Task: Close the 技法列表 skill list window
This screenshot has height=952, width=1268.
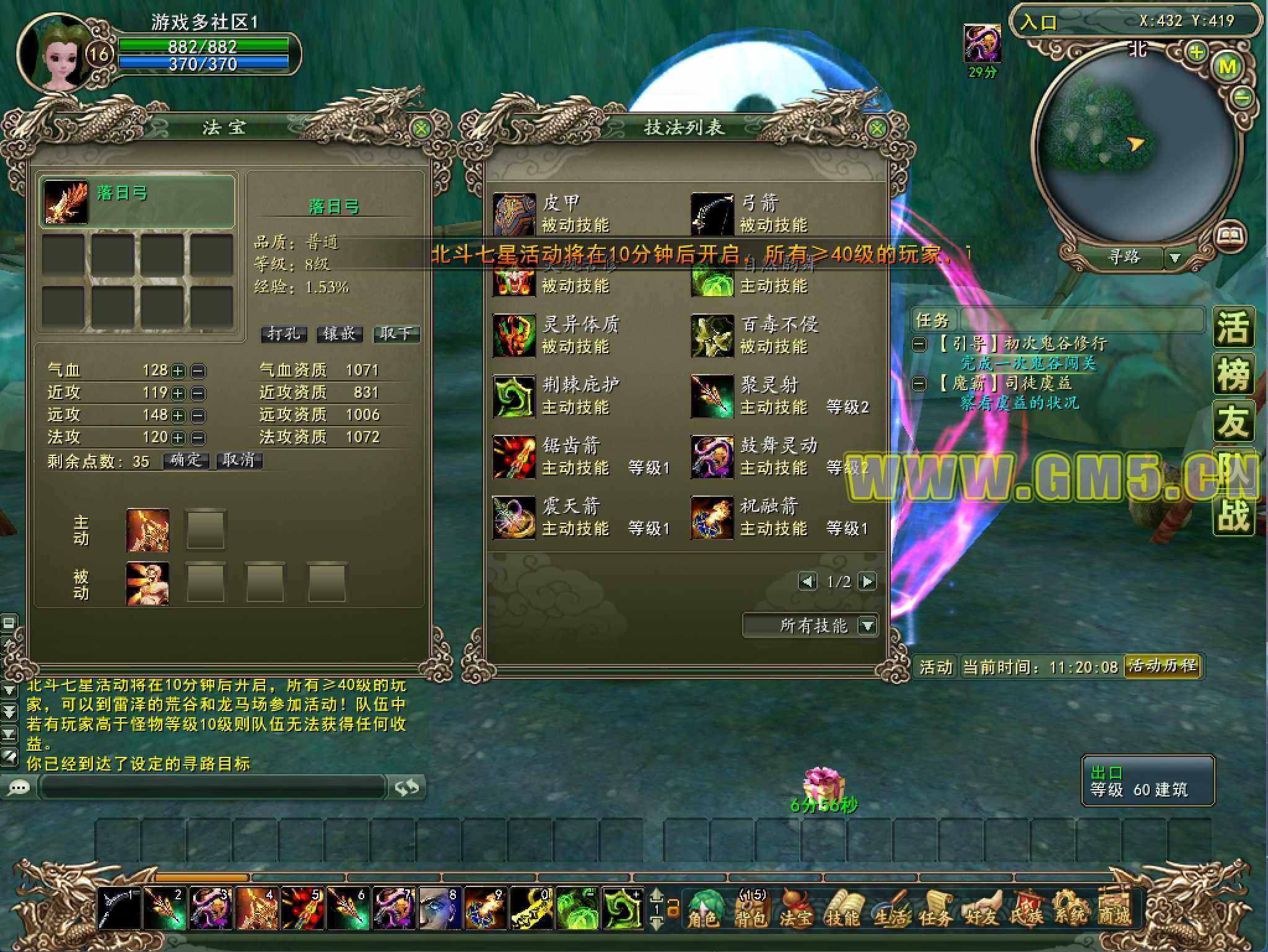Action: [x=877, y=129]
